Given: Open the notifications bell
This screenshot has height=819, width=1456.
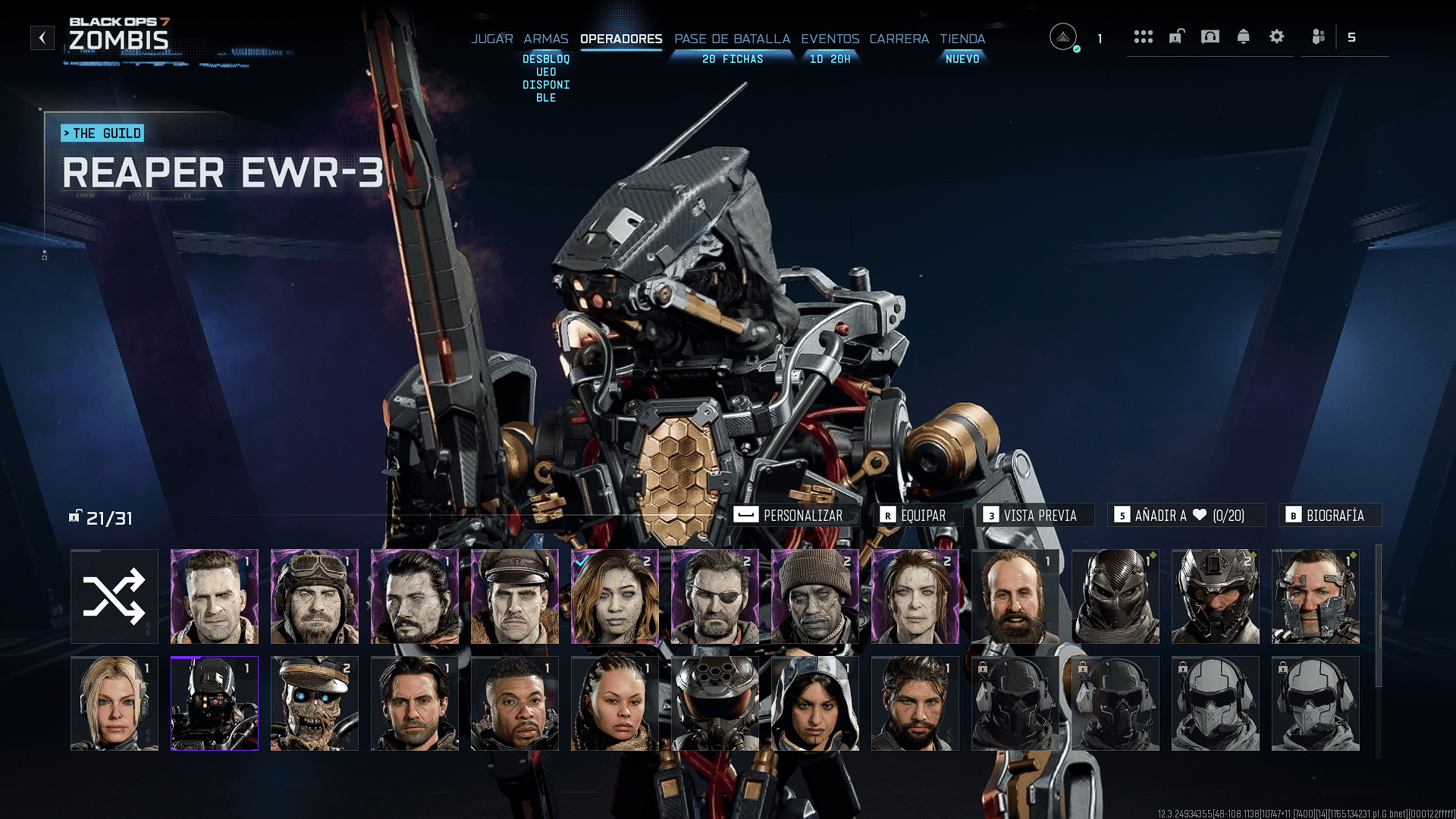Looking at the screenshot, I should tap(1243, 37).
